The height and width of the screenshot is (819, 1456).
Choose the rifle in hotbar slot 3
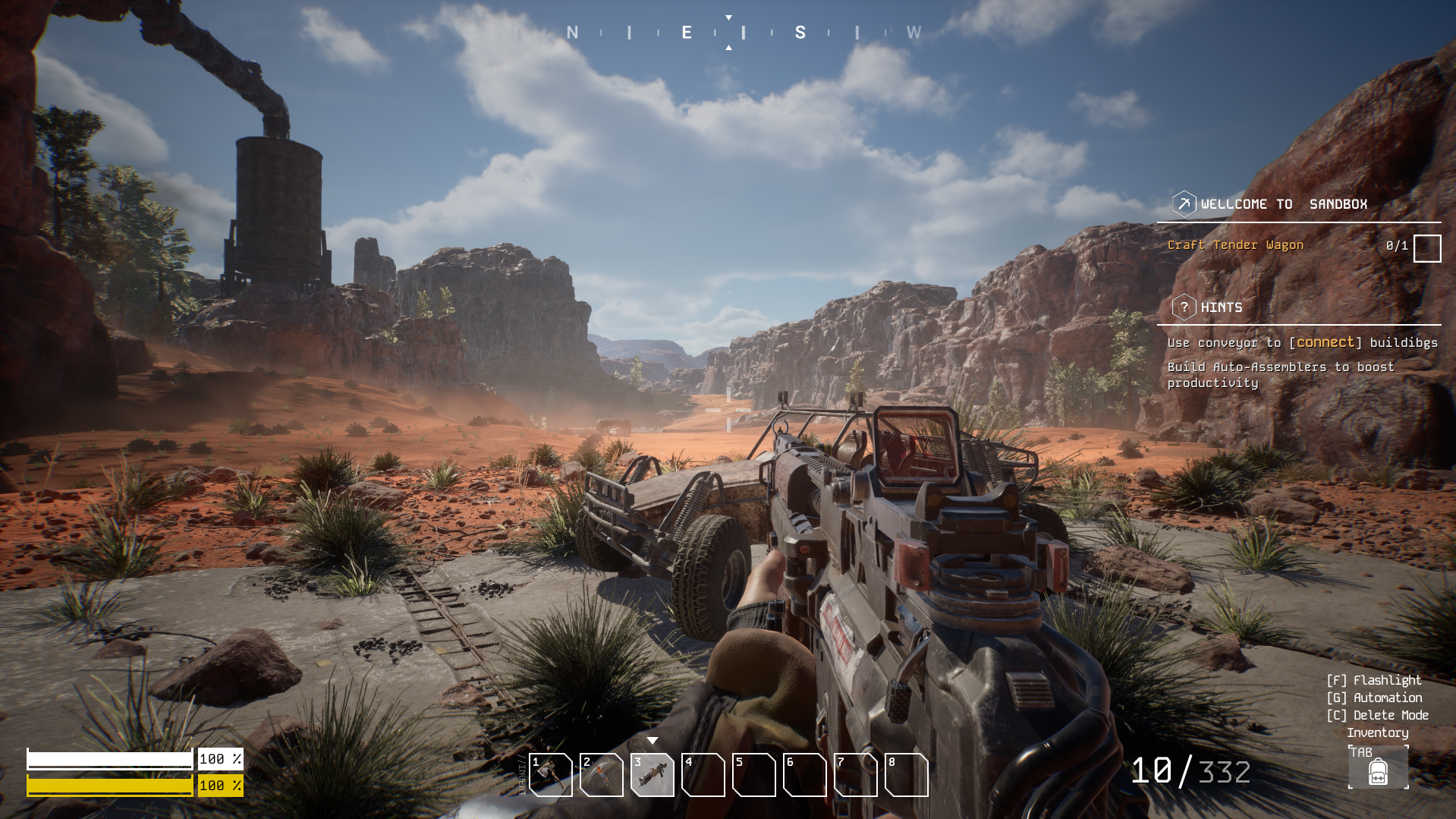pos(653,775)
